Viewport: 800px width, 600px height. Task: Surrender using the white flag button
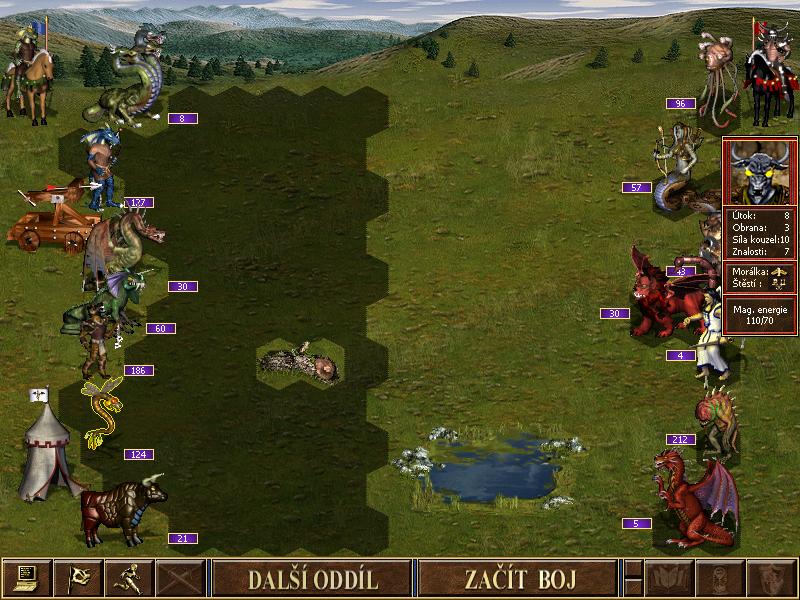pos(77,578)
